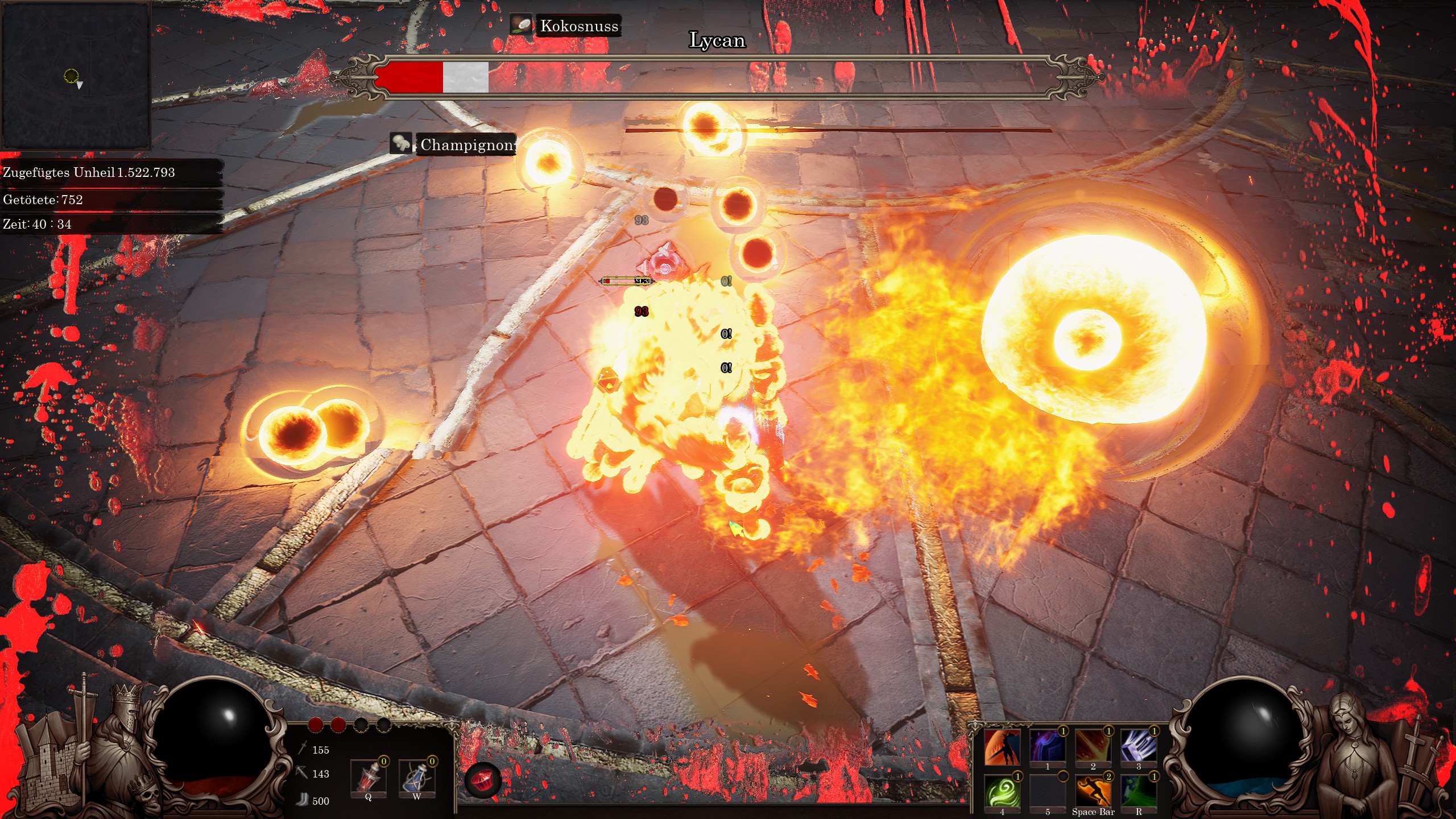Activate the orange running figure dash skill

click(1093, 792)
